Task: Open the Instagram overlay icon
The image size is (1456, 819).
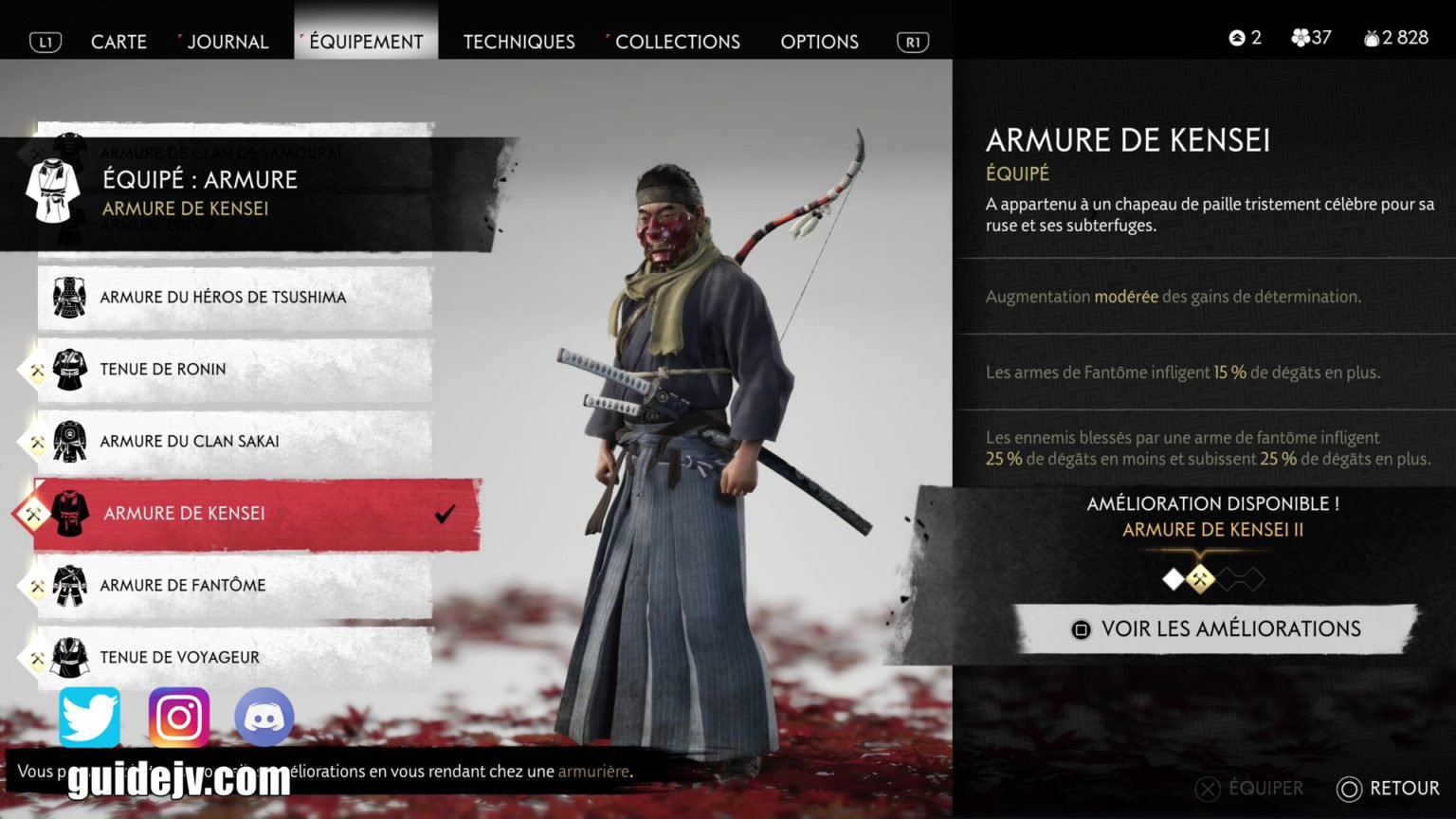Action: (x=178, y=718)
